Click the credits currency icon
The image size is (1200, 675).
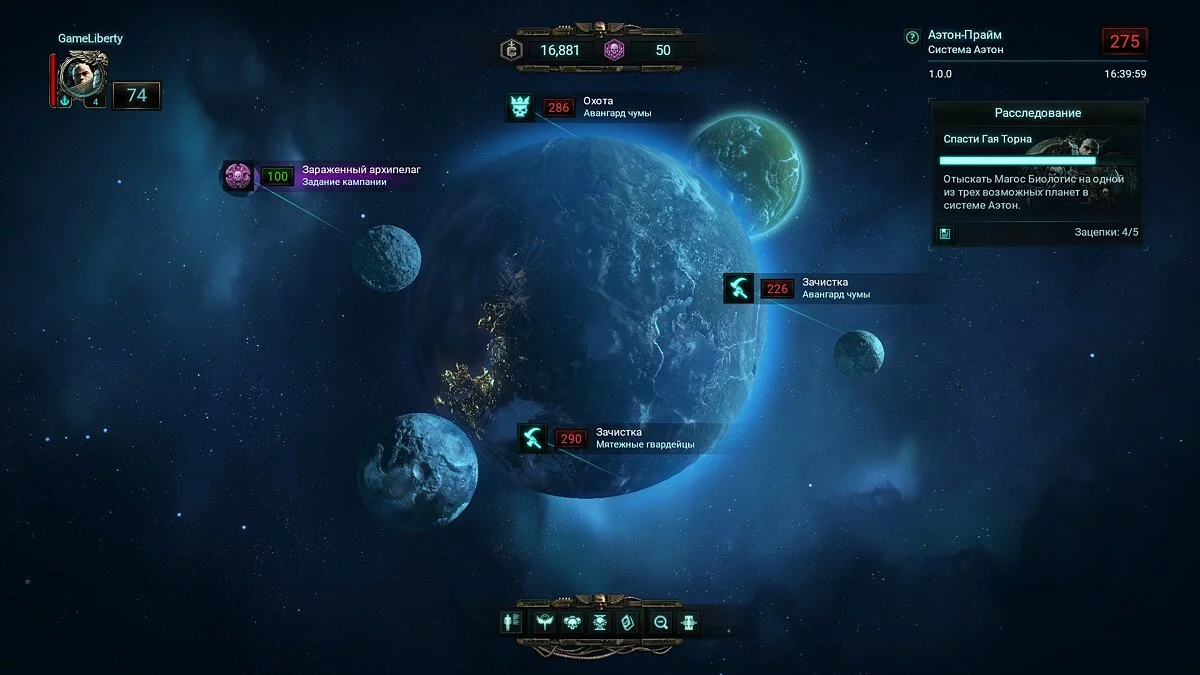513,50
